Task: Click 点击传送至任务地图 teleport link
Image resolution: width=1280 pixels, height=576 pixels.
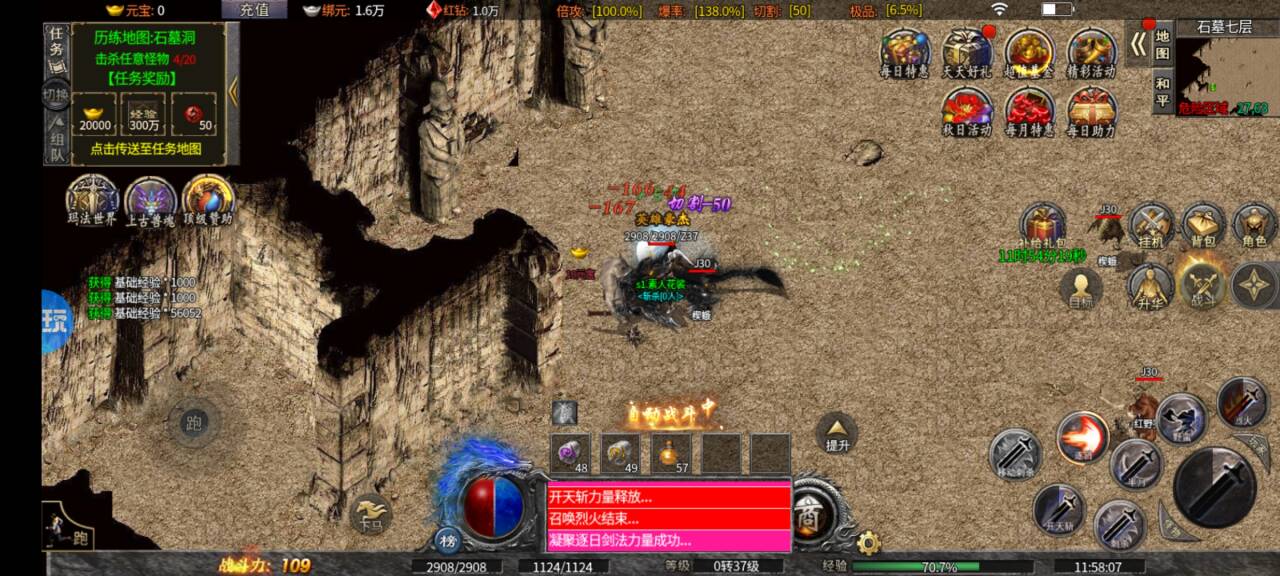Action: coord(146,148)
